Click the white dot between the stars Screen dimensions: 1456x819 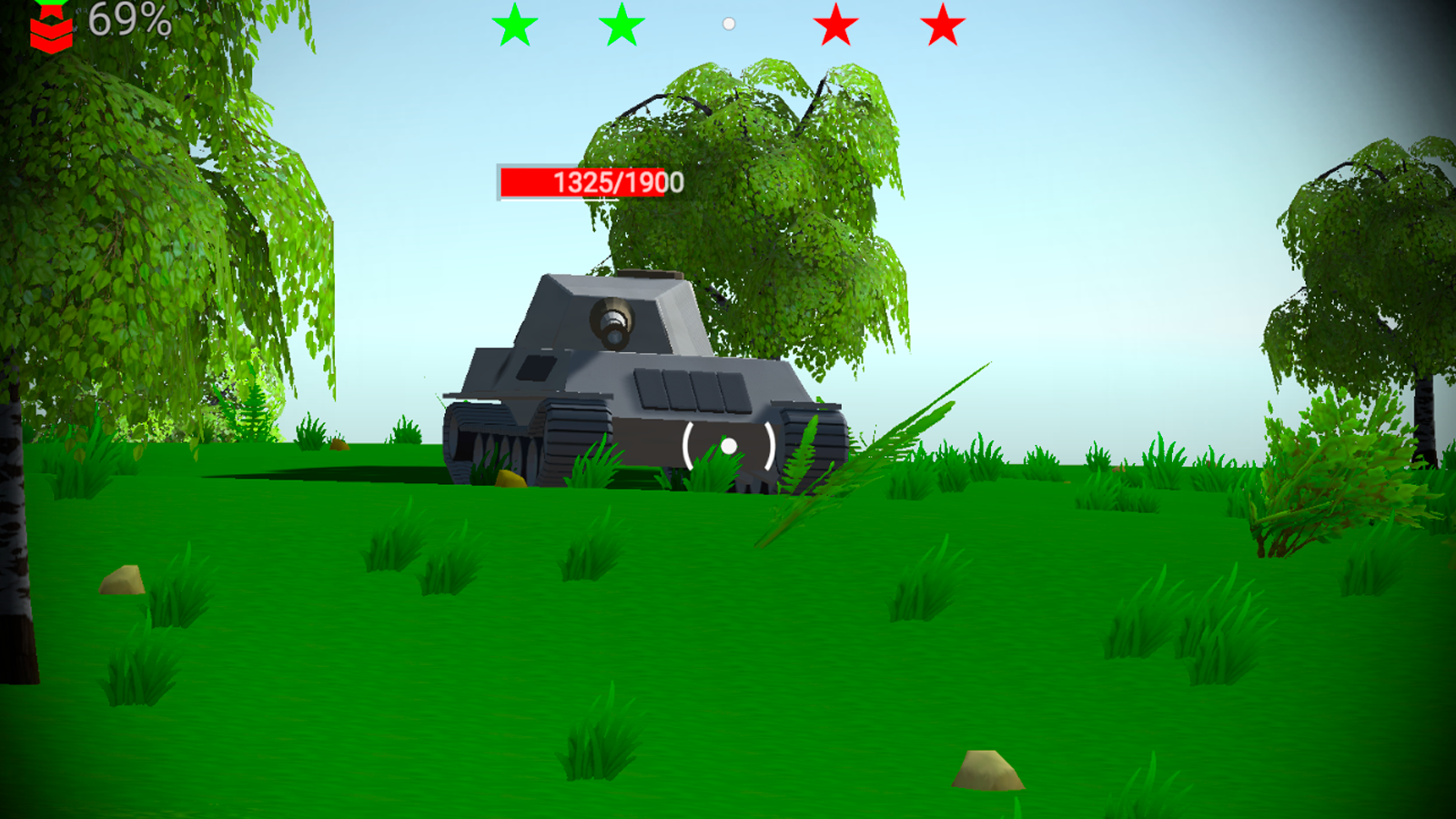(728, 24)
